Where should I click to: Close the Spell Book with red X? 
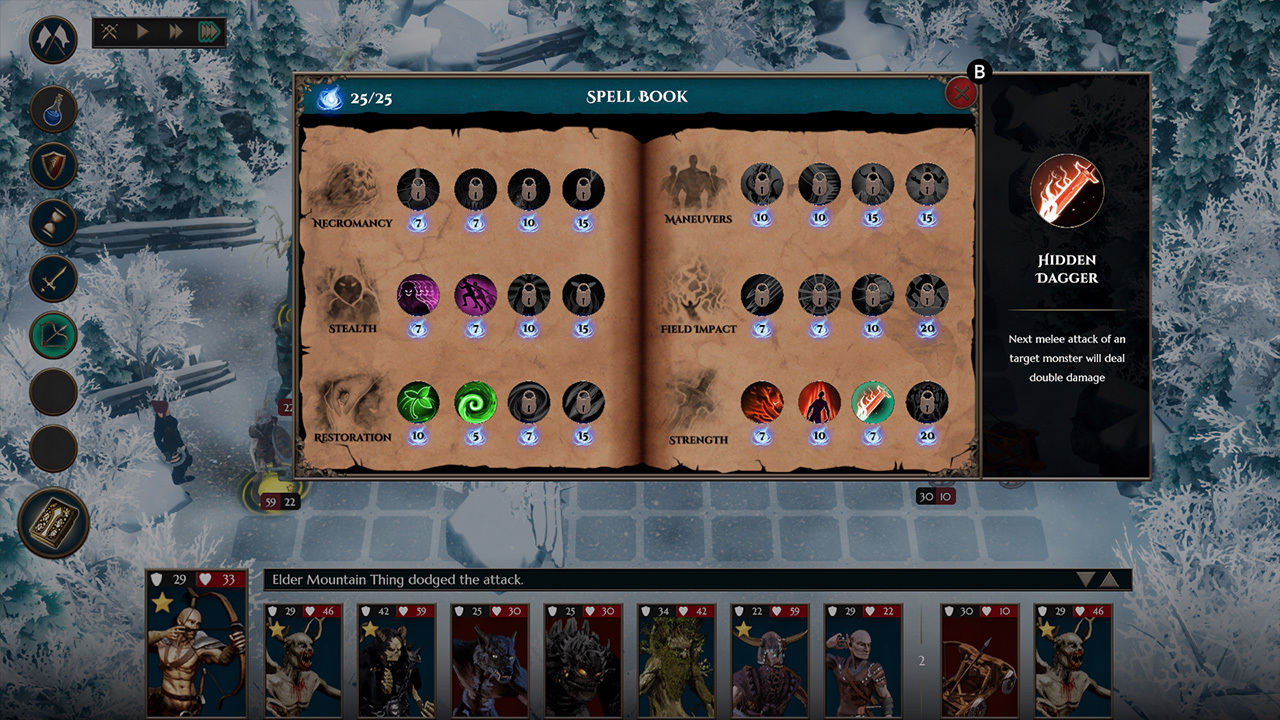[961, 92]
